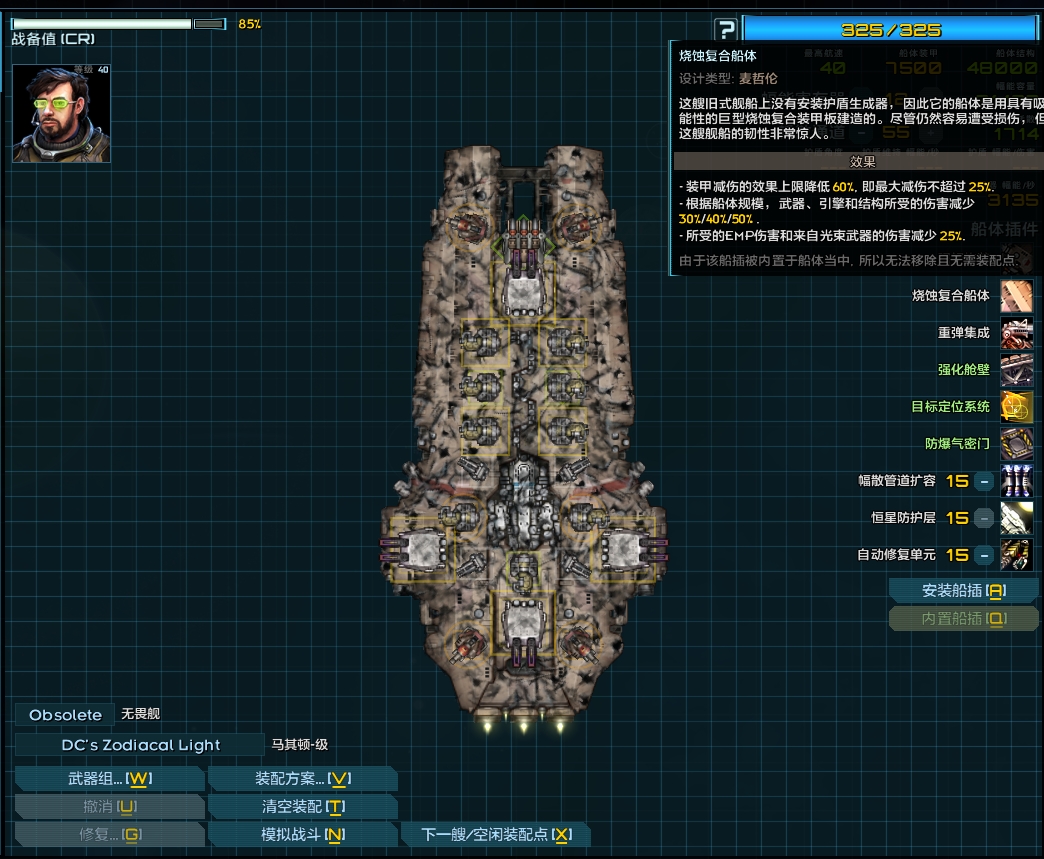Select the officer portrait with green glasses
1044x859 pixels.
point(62,113)
